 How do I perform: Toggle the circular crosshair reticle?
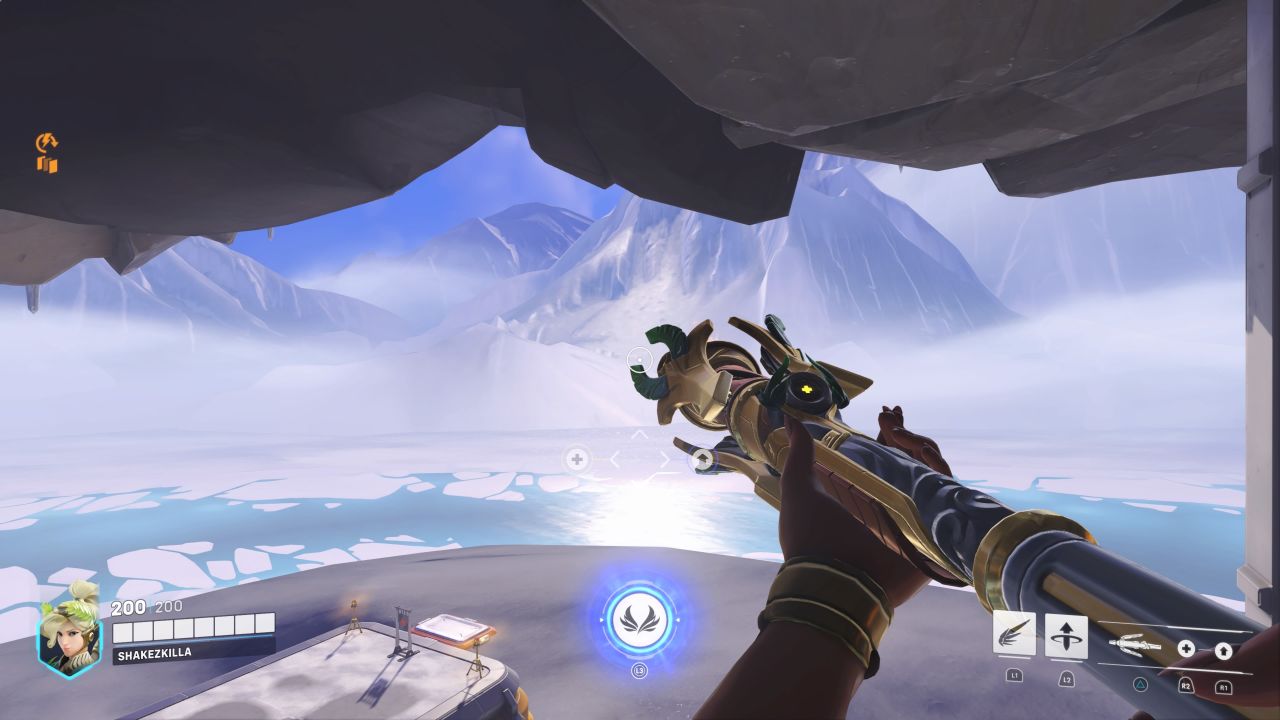click(x=639, y=360)
